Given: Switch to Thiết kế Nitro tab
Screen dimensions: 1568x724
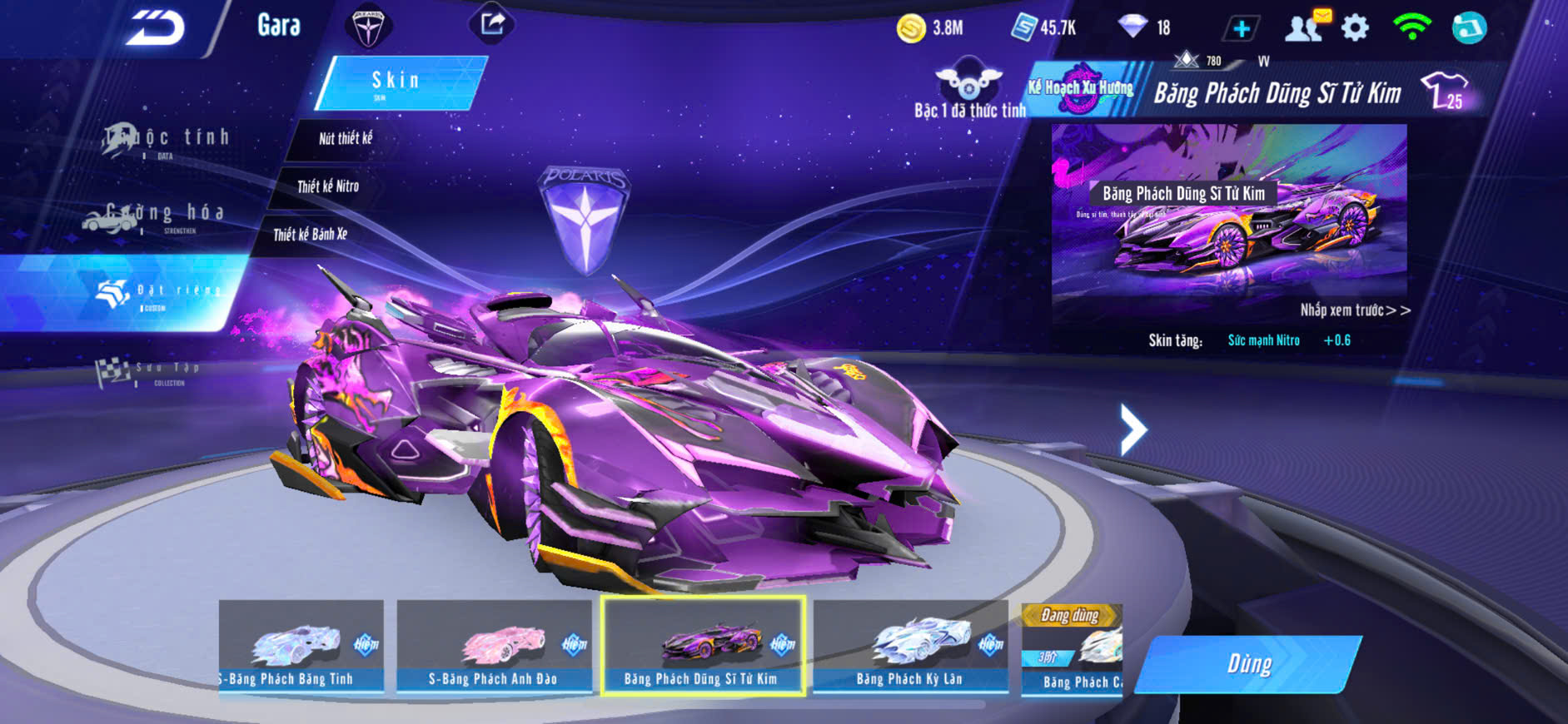Looking at the screenshot, I should [x=328, y=186].
